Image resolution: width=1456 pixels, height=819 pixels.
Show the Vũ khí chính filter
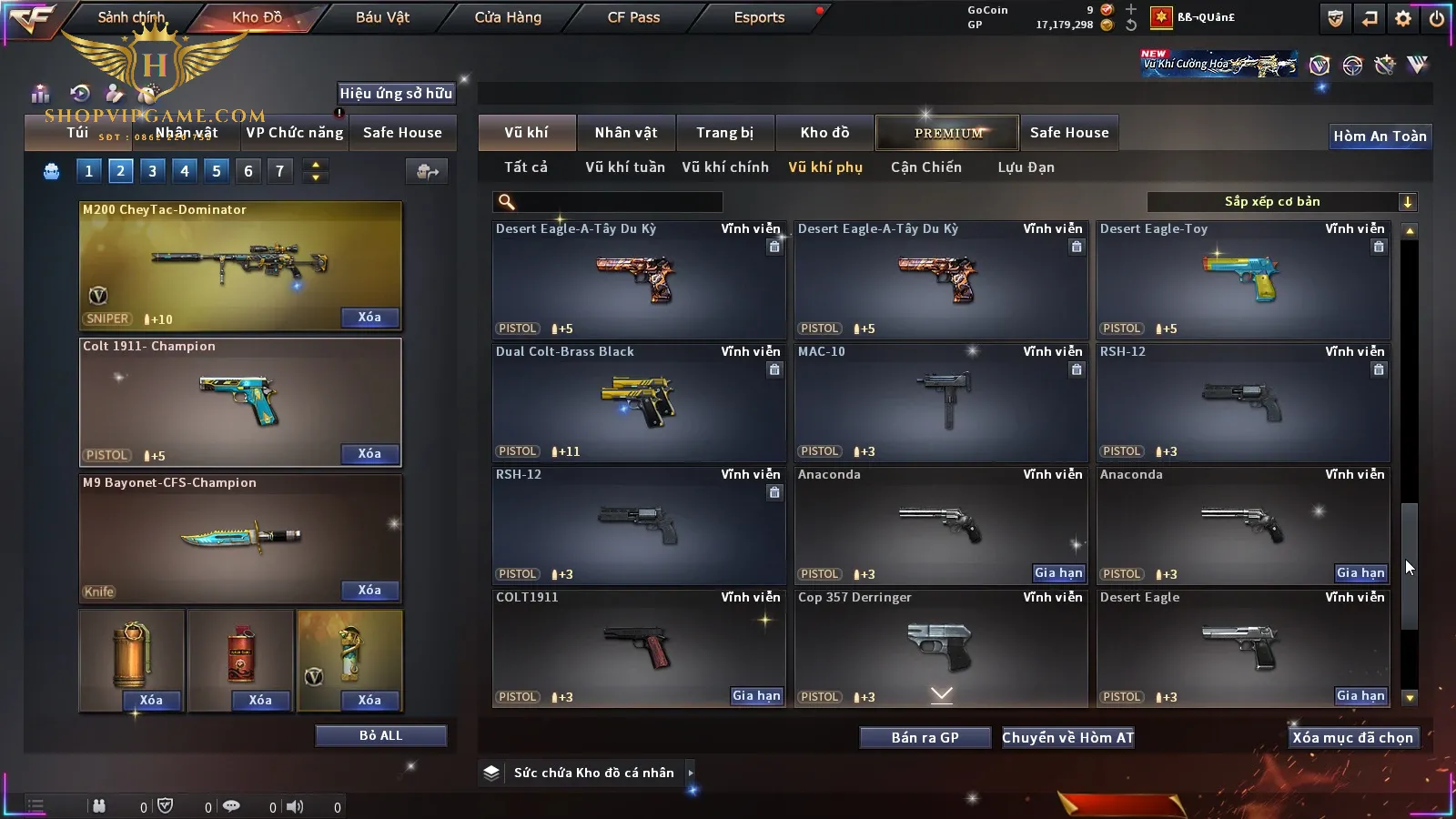pos(725,167)
